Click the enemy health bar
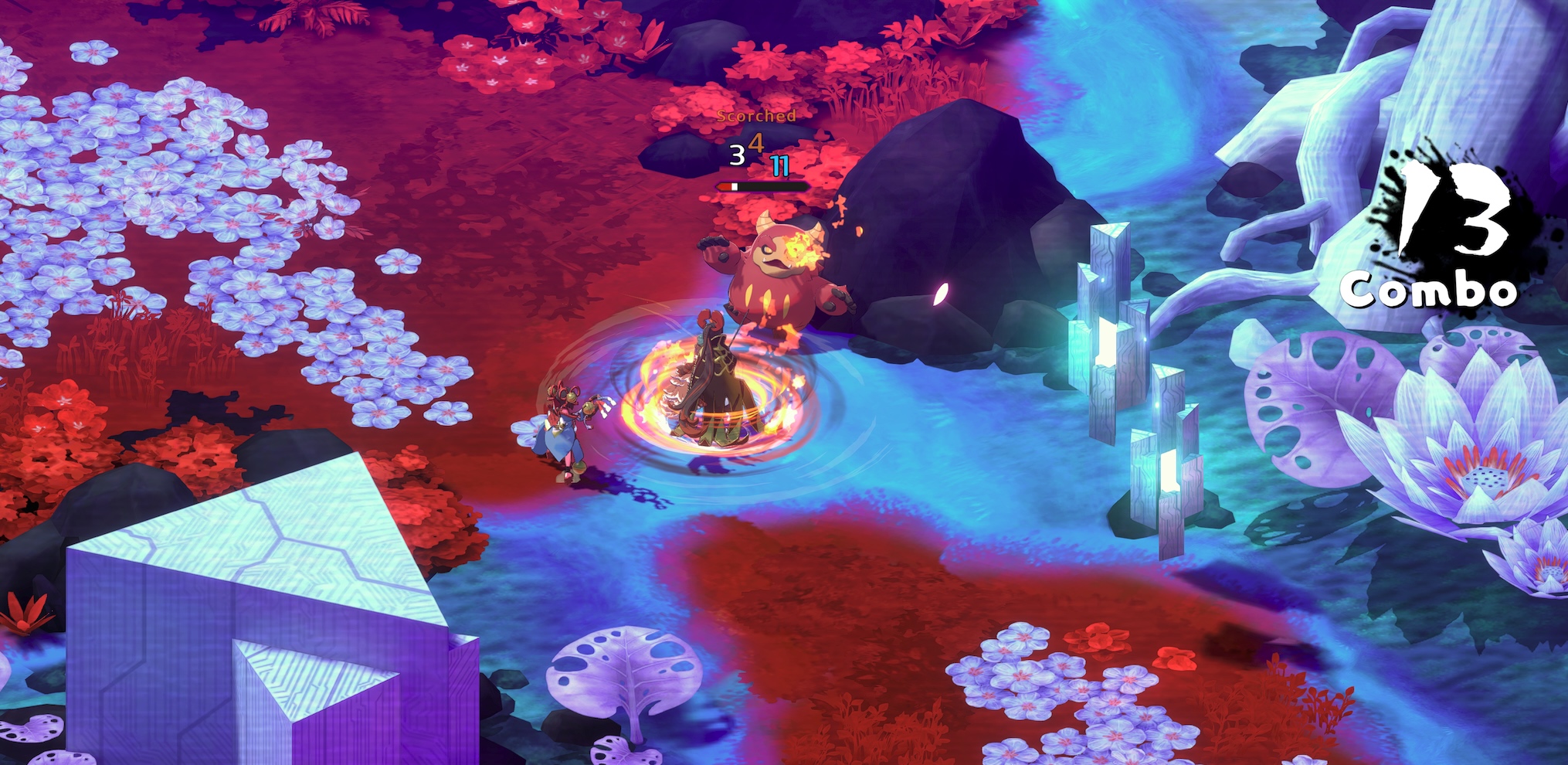 click(761, 186)
